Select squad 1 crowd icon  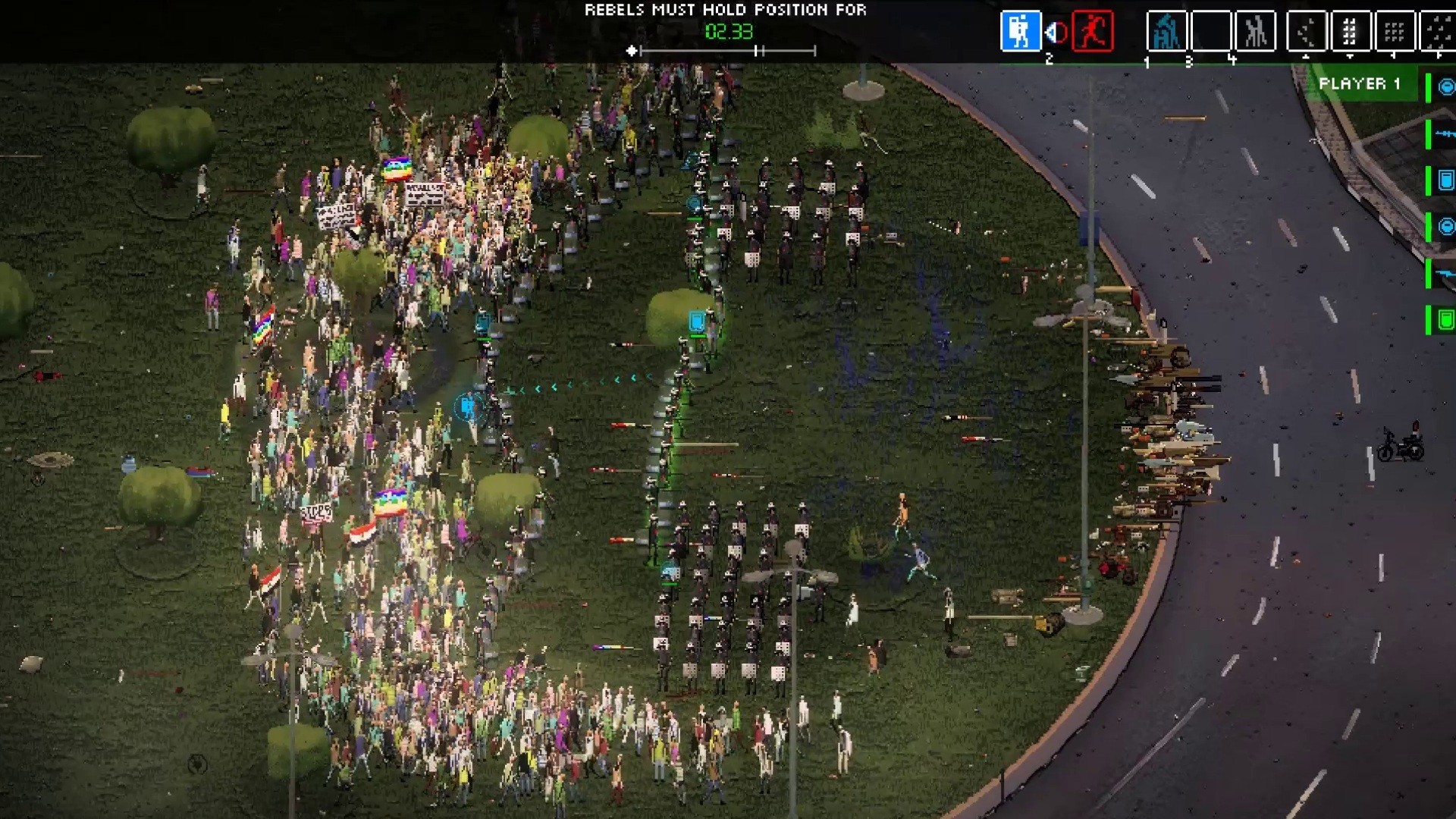pos(1167,32)
